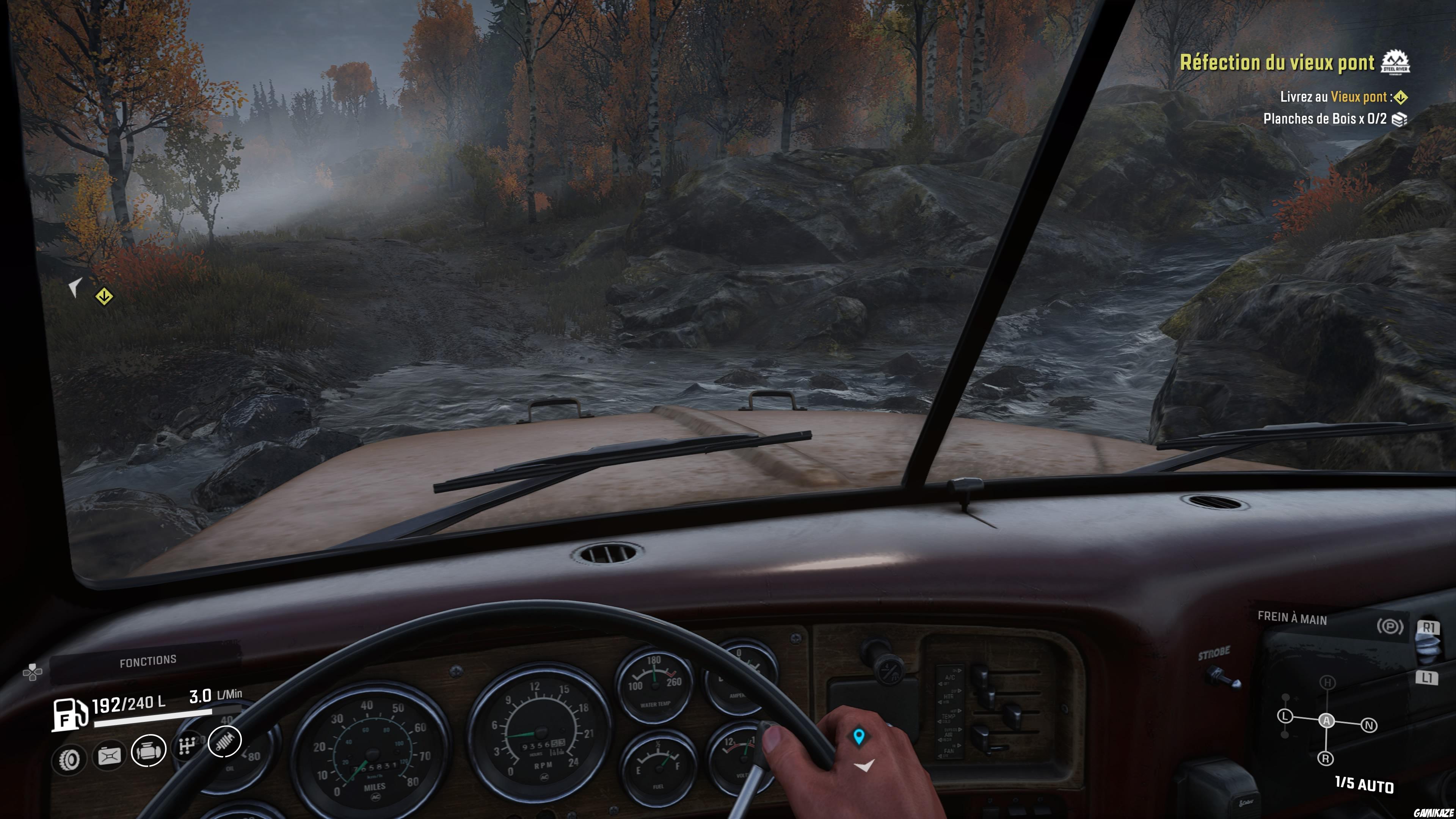The height and width of the screenshot is (819, 1456).
Task: Click the yellow Vieux pont waypoint marker
Action: point(104,296)
